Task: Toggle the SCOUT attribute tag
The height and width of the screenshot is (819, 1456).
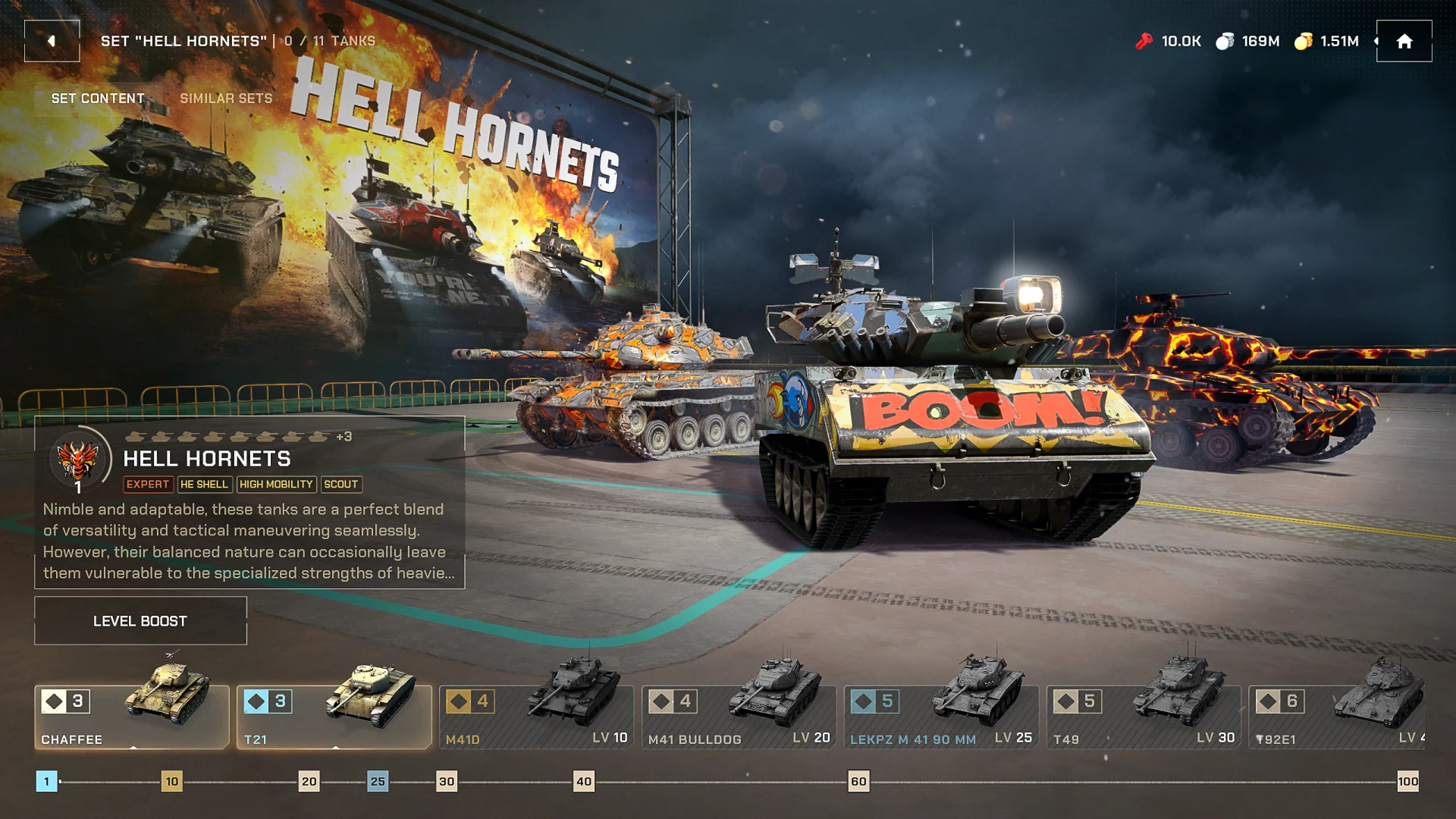Action: pyautogui.click(x=341, y=485)
